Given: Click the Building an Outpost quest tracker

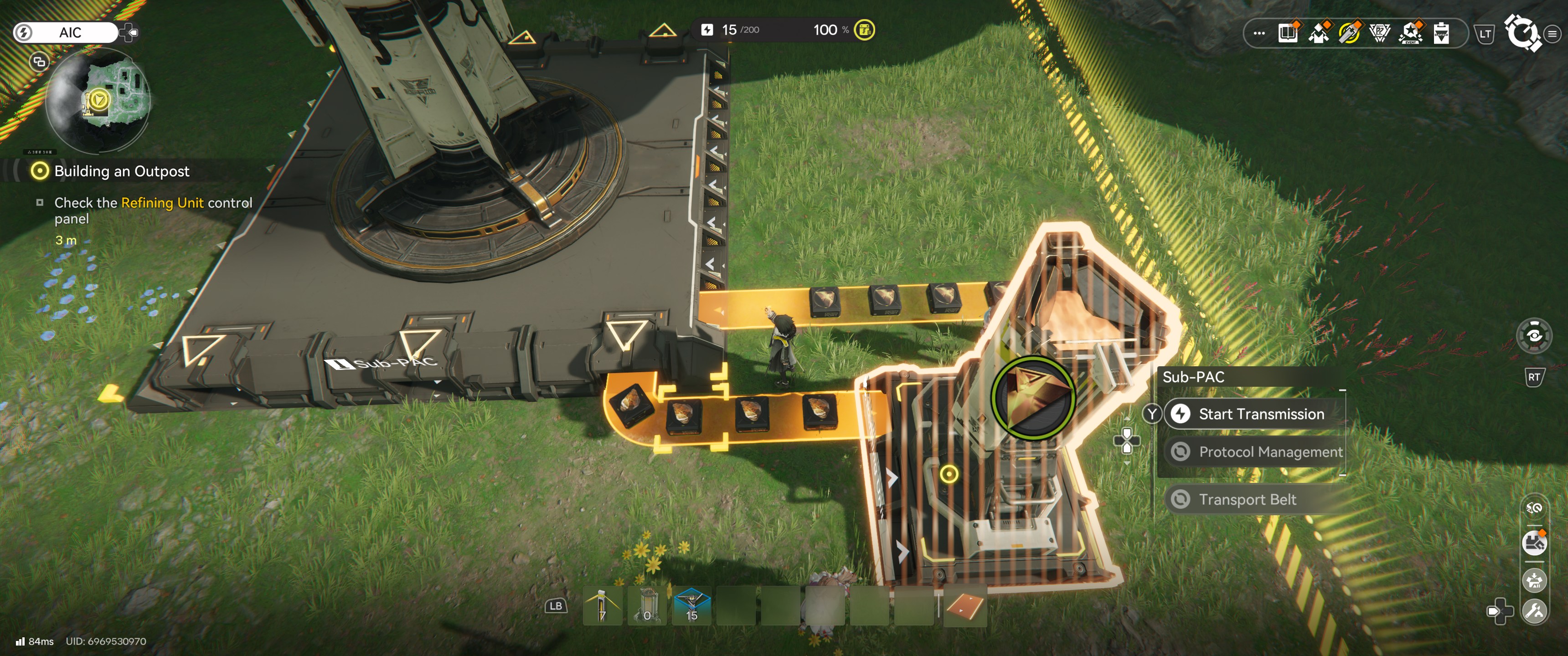Looking at the screenshot, I should pos(122,171).
